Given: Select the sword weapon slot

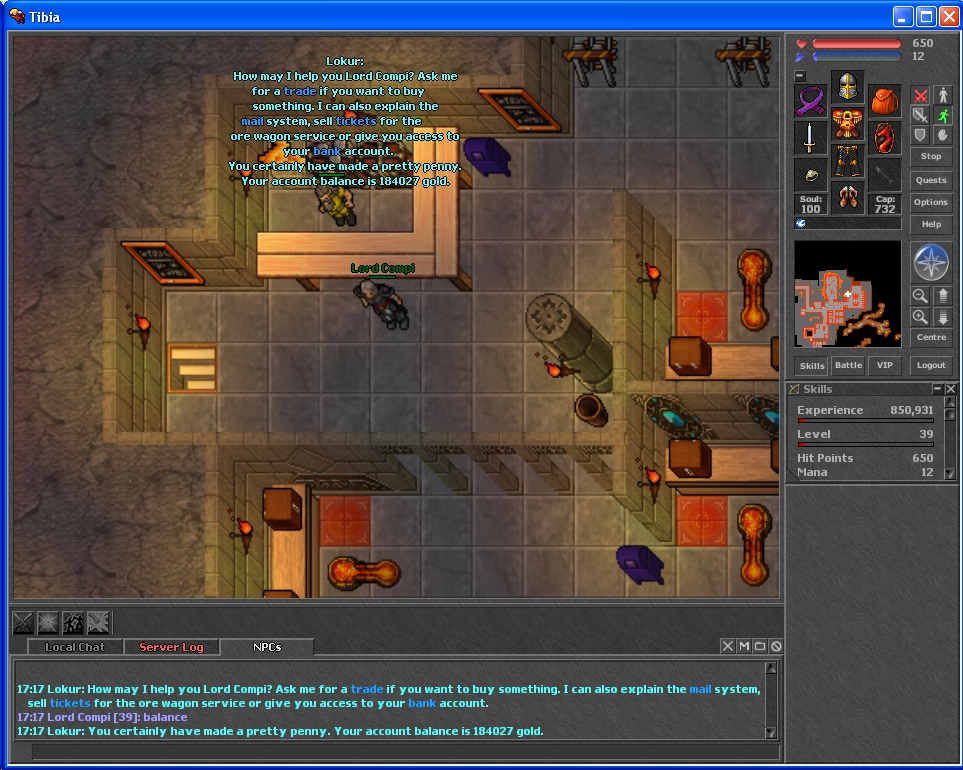Looking at the screenshot, I should point(811,137).
